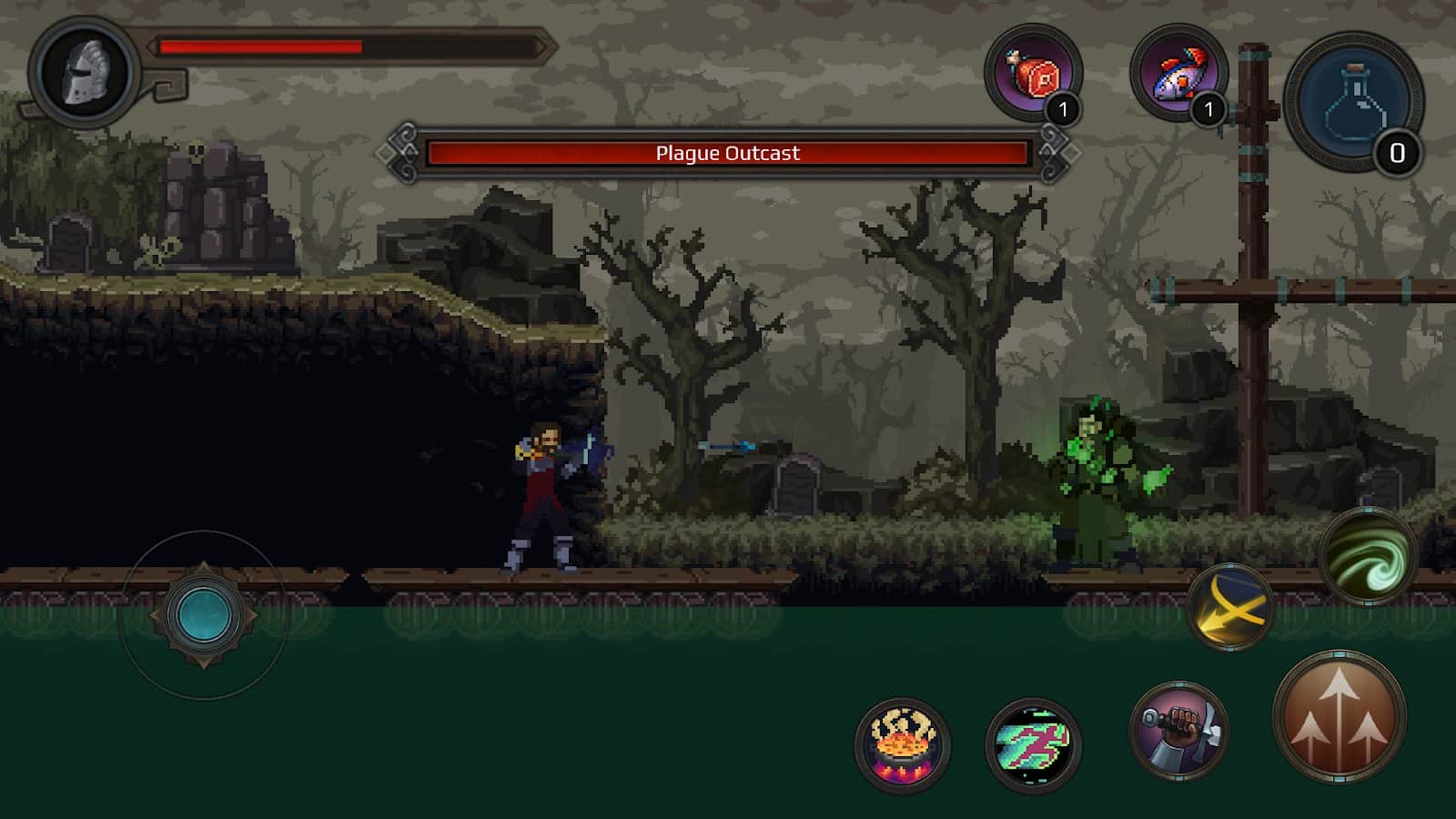Open the cooking cauldron button
Viewport: 1456px width, 819px height.
pyautogui.click(x=902, y=745)
